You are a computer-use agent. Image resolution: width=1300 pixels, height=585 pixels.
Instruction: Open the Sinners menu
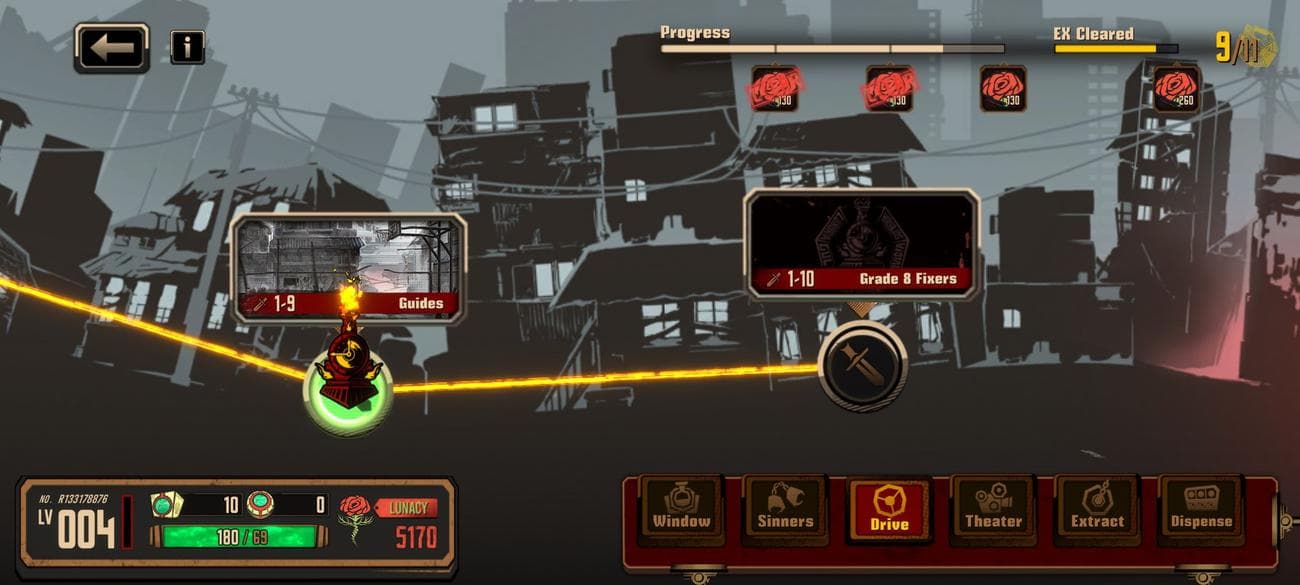[785, 509]
